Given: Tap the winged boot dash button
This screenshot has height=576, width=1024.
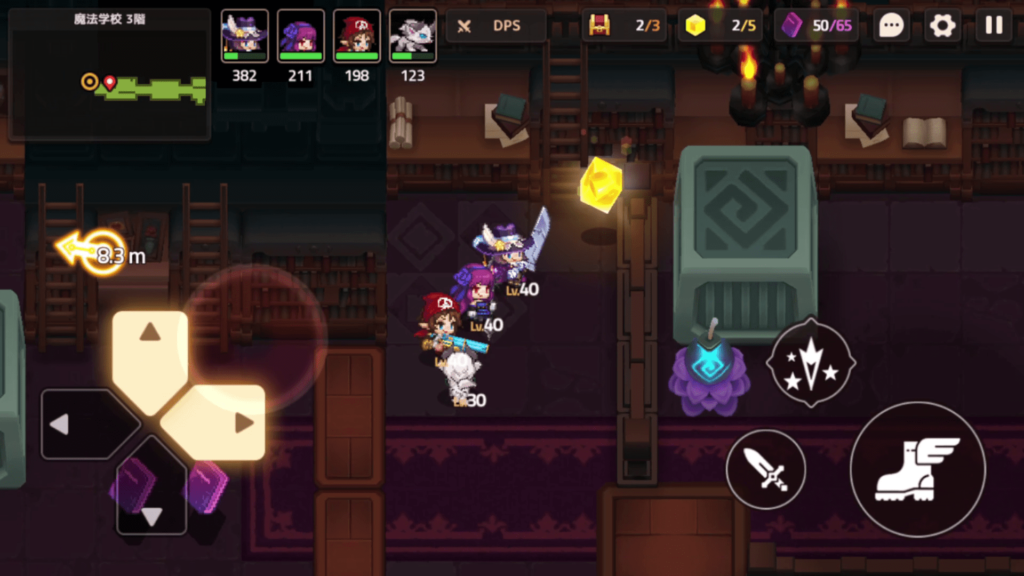Looking at the screenshot, I should pos(917,469).
